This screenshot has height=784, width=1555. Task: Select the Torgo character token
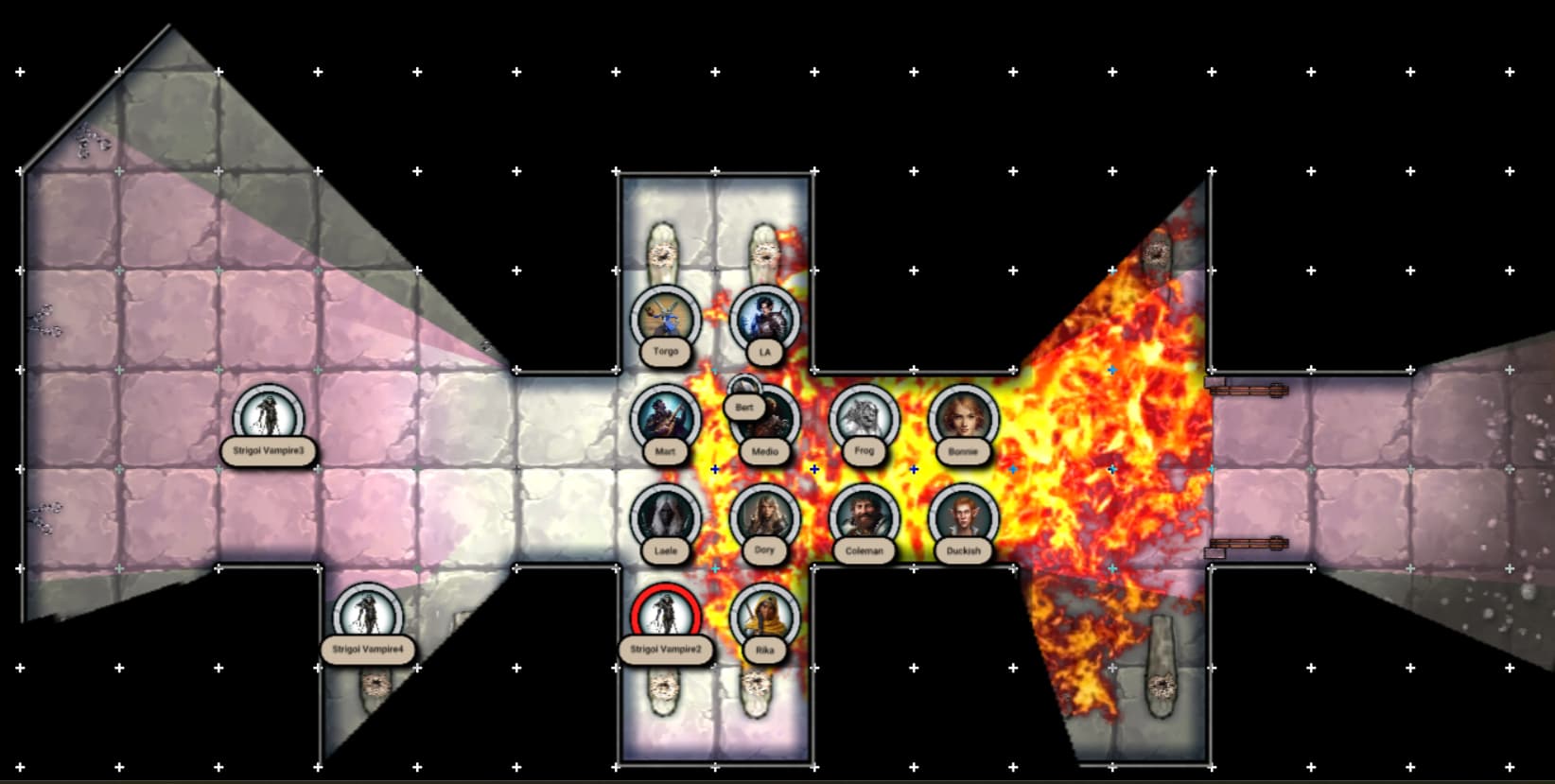666,319
